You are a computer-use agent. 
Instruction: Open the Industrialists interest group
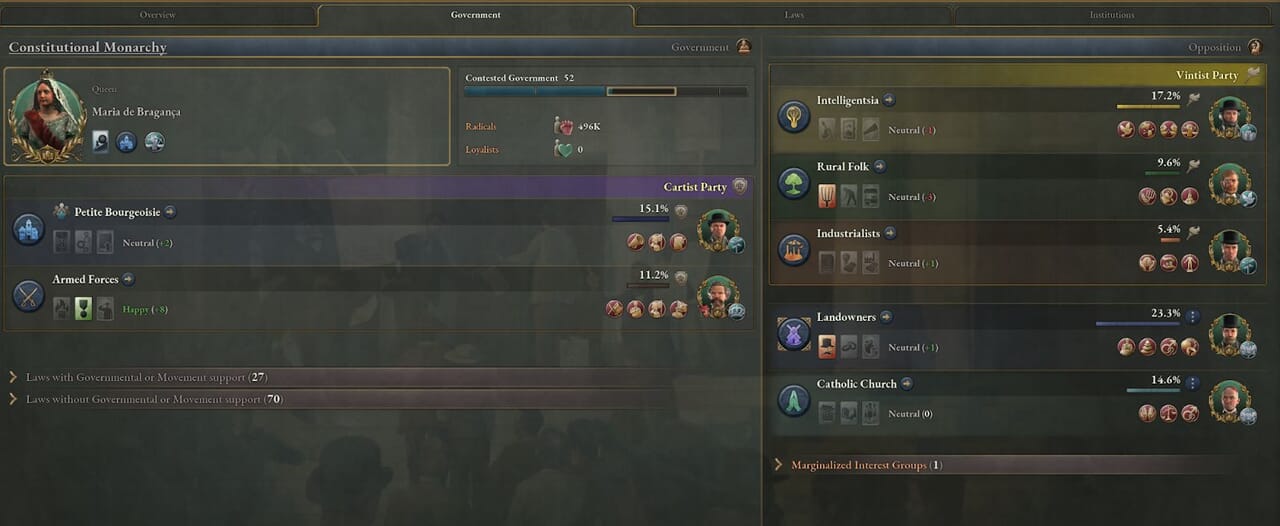point(848,234)
